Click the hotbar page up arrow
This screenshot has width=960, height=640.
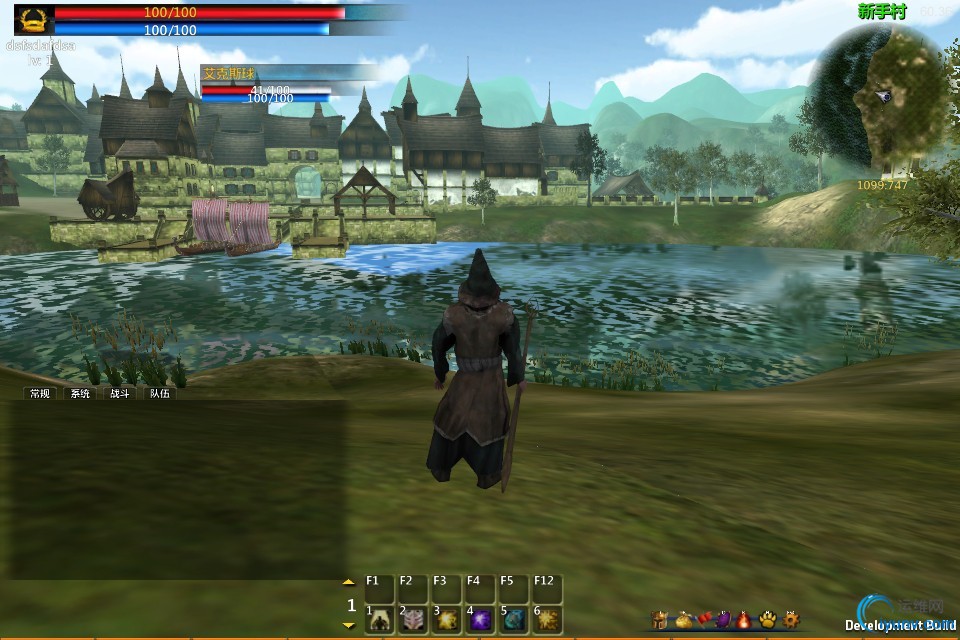click(x=348, y=581)
